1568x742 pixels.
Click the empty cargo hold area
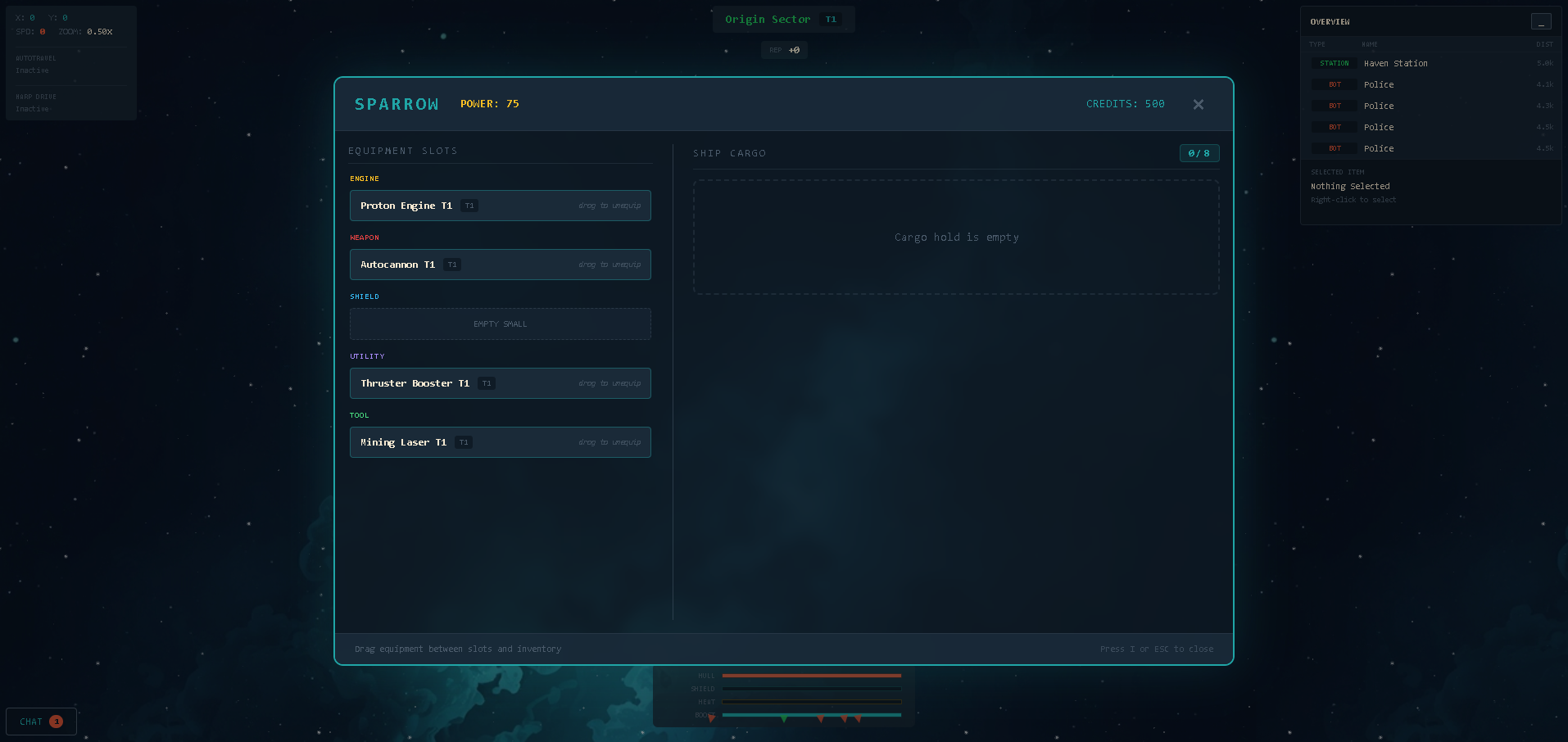pyautogui.click(x=956, y=237)
